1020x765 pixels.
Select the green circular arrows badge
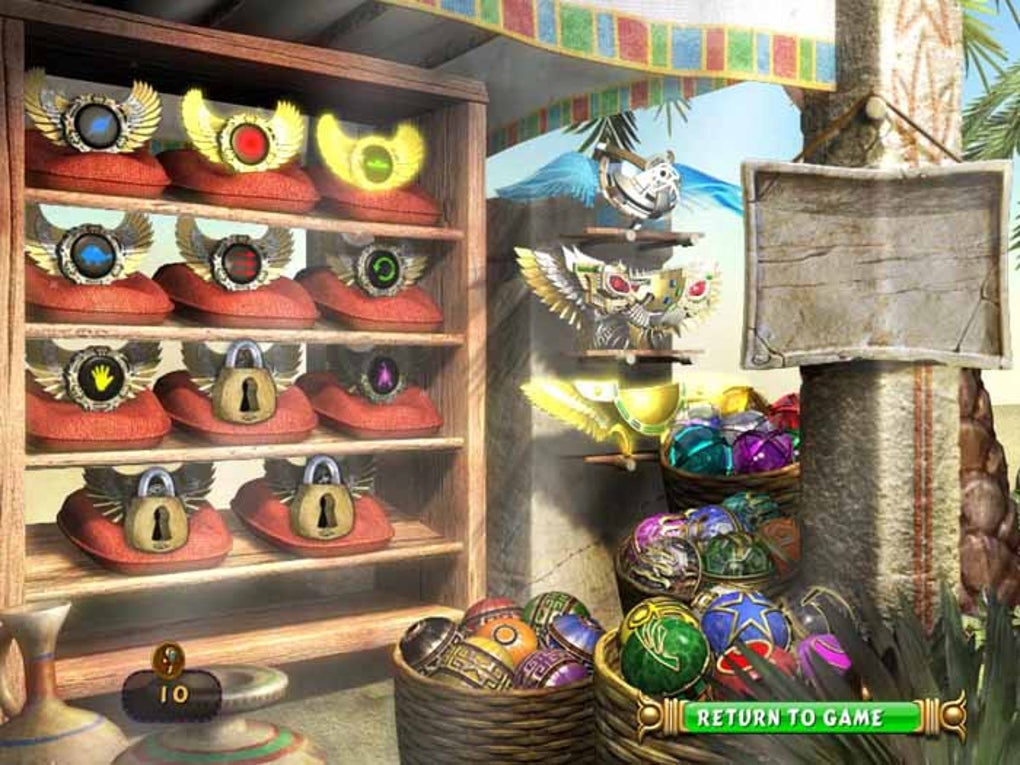click(380, 270)
